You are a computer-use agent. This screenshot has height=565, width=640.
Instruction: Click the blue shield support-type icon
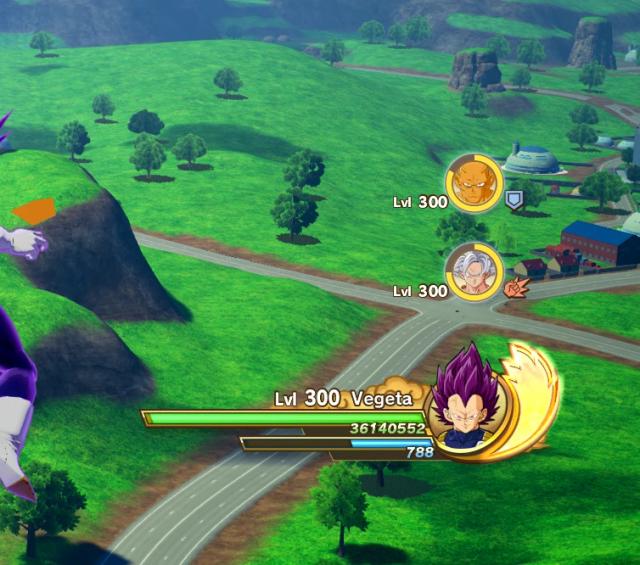[x=515, y=200]
